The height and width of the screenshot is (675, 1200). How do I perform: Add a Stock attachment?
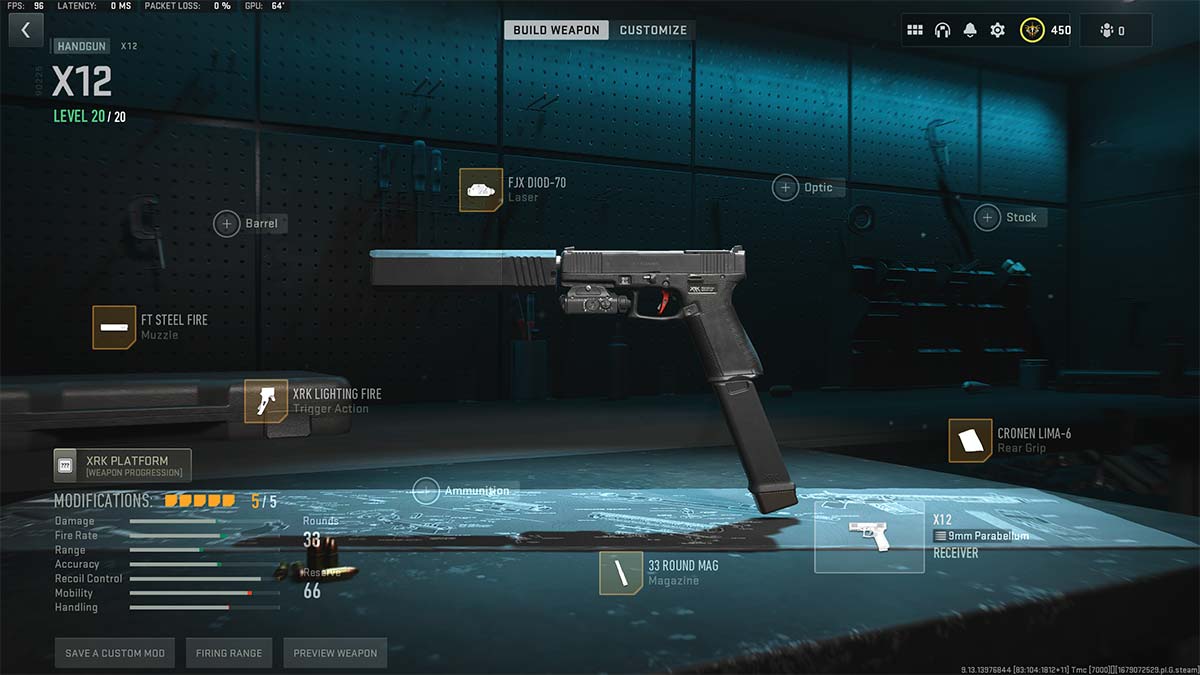point(988,217)
